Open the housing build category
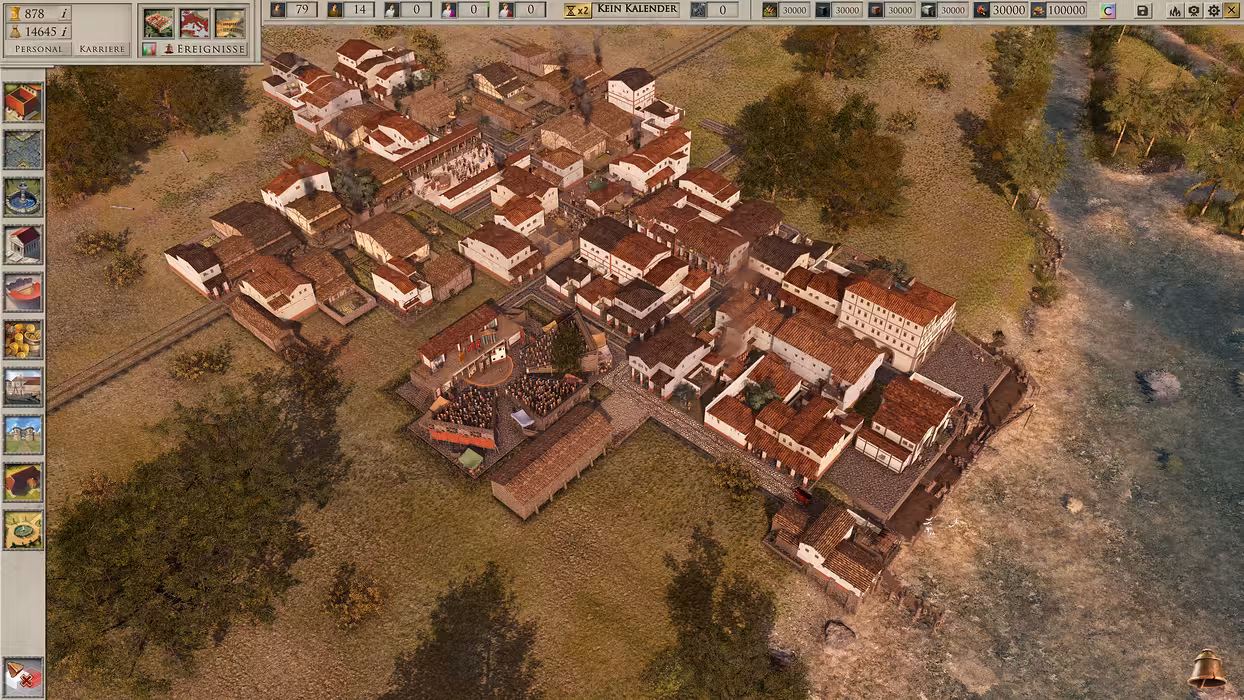This screenshot has height=700, width=1244. [x=23, y=102]
